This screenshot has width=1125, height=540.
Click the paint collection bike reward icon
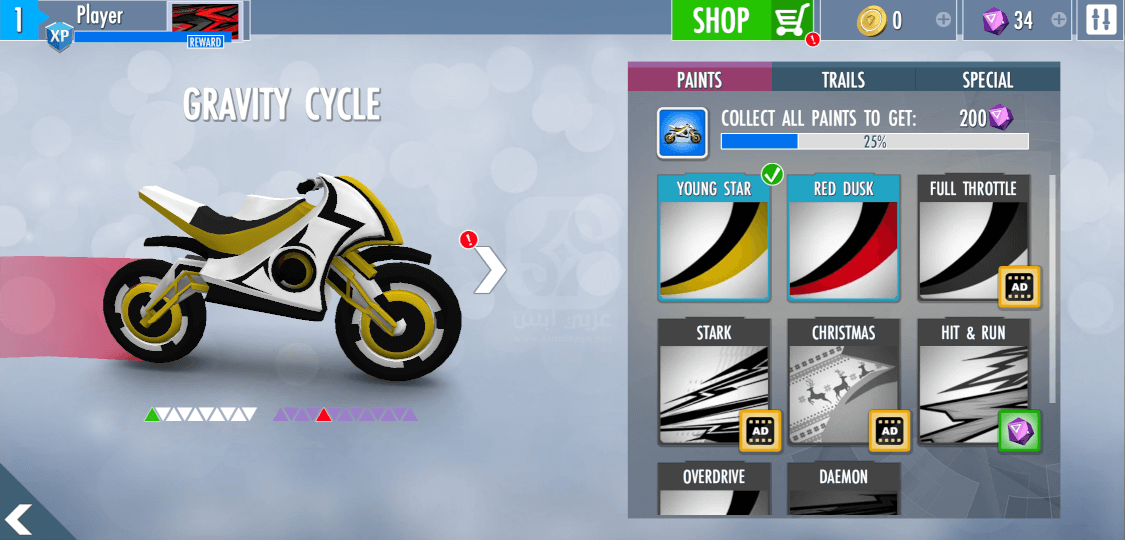(683, 133)
